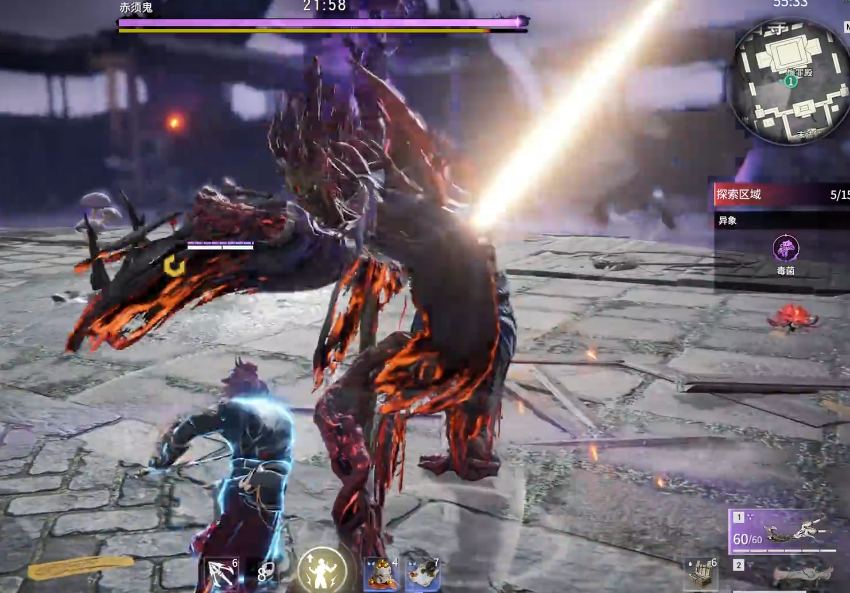The image size is (850, 593).
Task: Use the consumable item with count 7
Action: 422,573
